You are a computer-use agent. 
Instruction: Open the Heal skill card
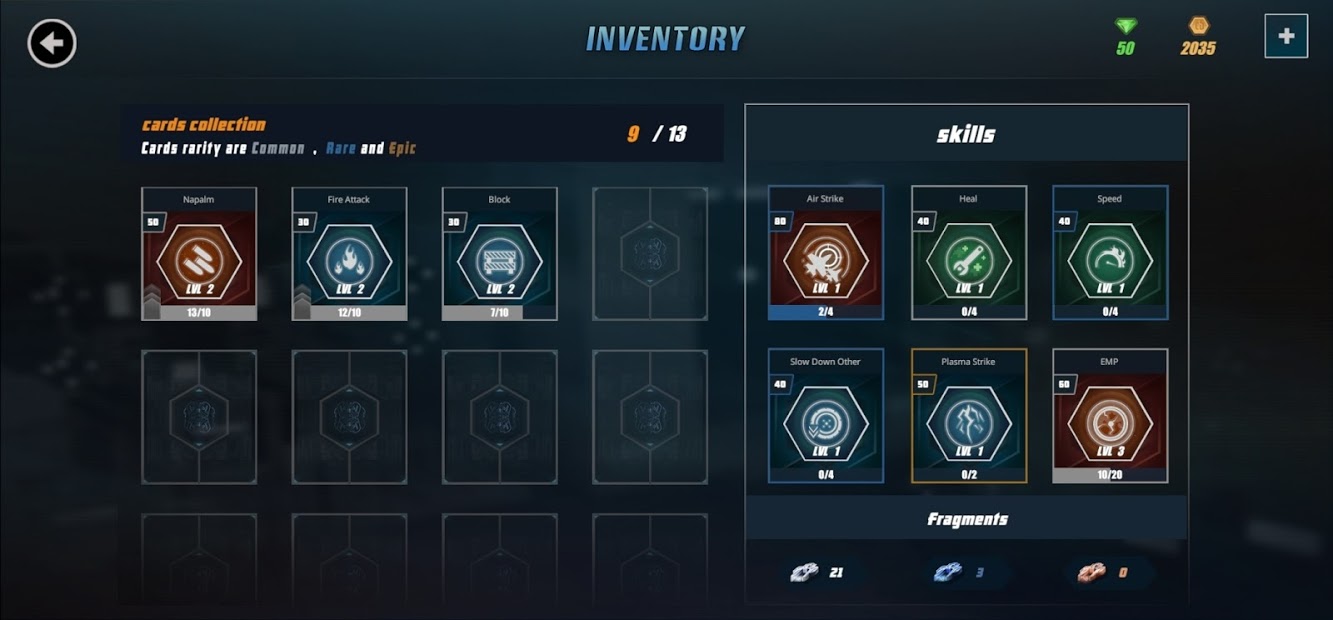[968, 253]
